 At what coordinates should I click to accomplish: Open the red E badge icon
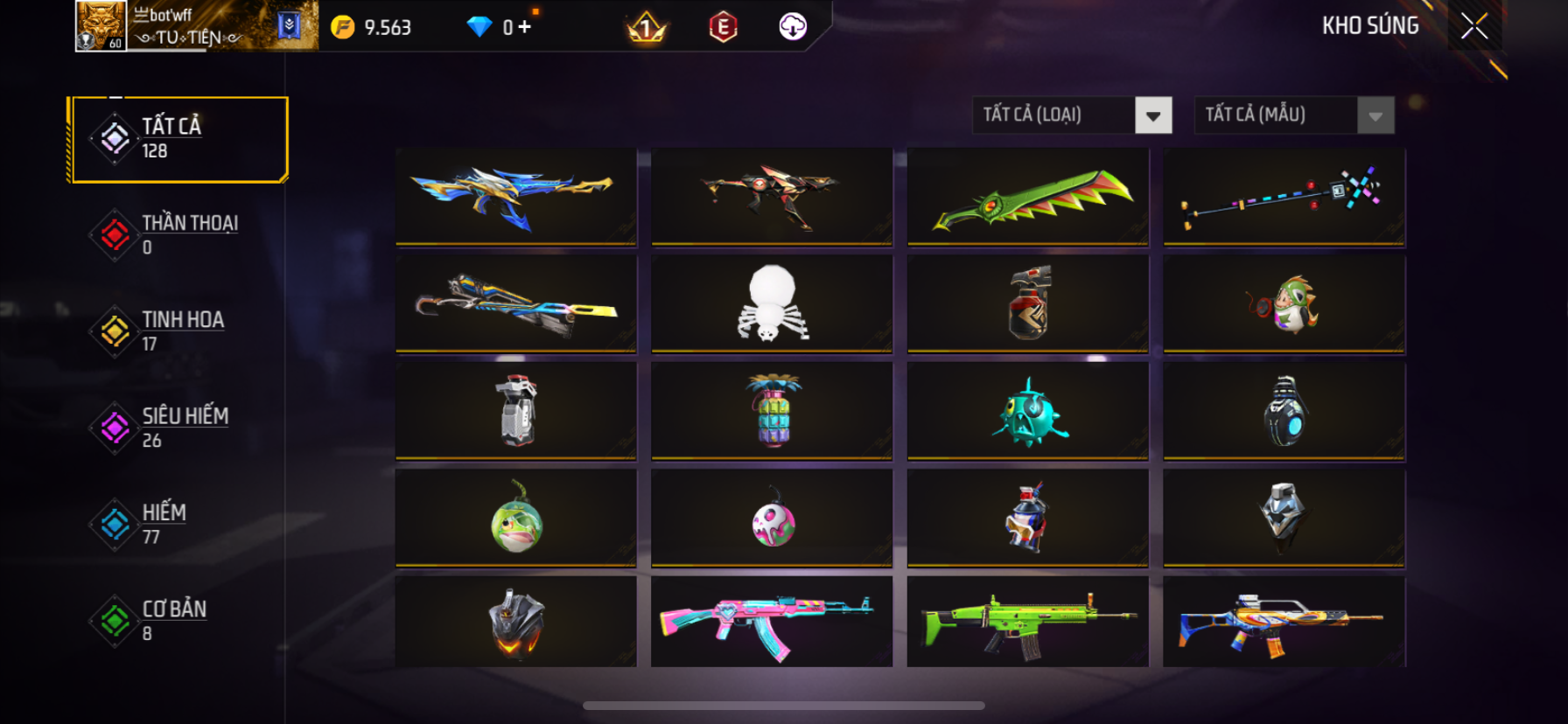click(723, 27)
